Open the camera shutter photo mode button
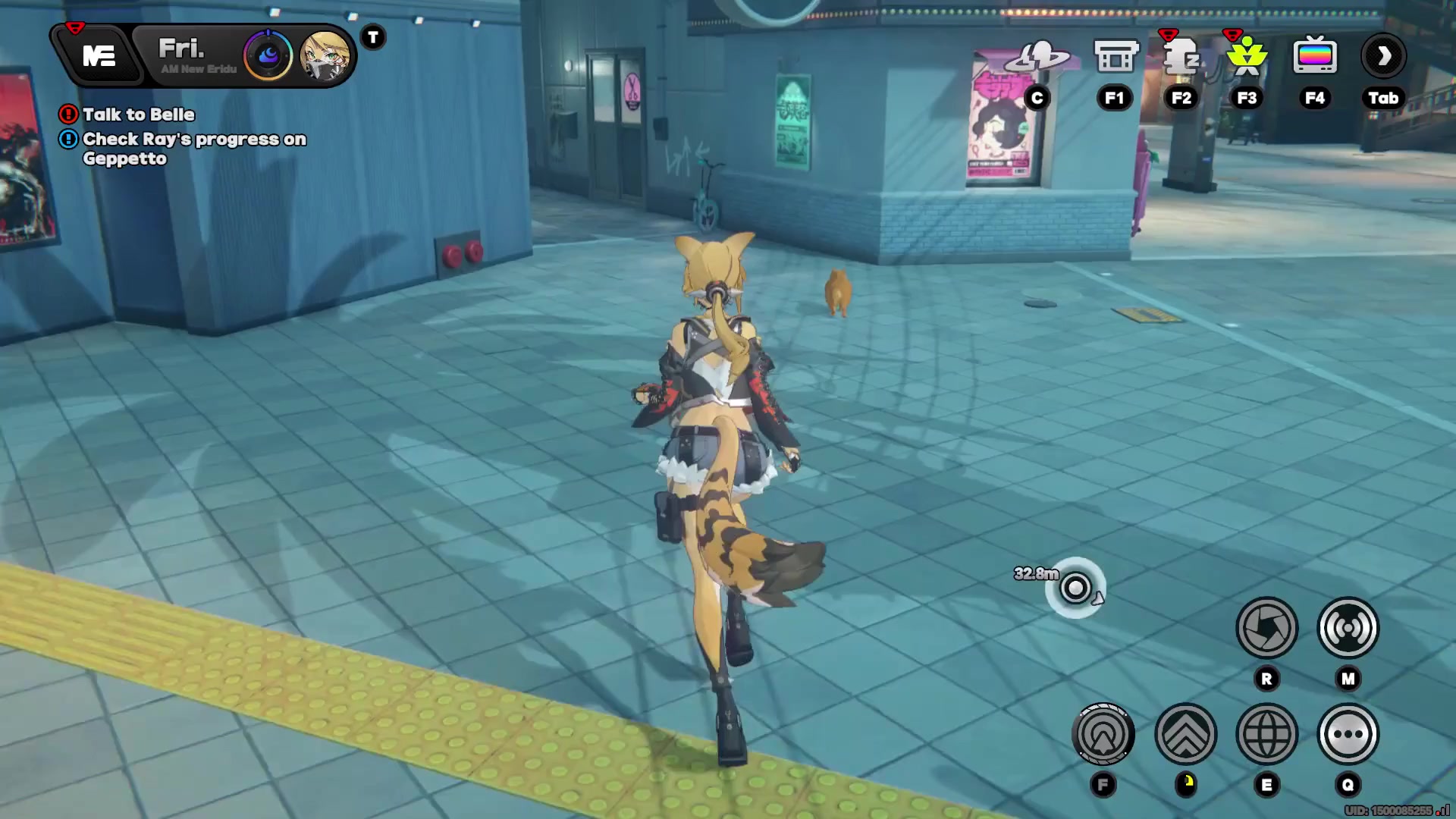Image resolution: width=1456 pixels, height=819 pixels. [x=1266, y=628]
